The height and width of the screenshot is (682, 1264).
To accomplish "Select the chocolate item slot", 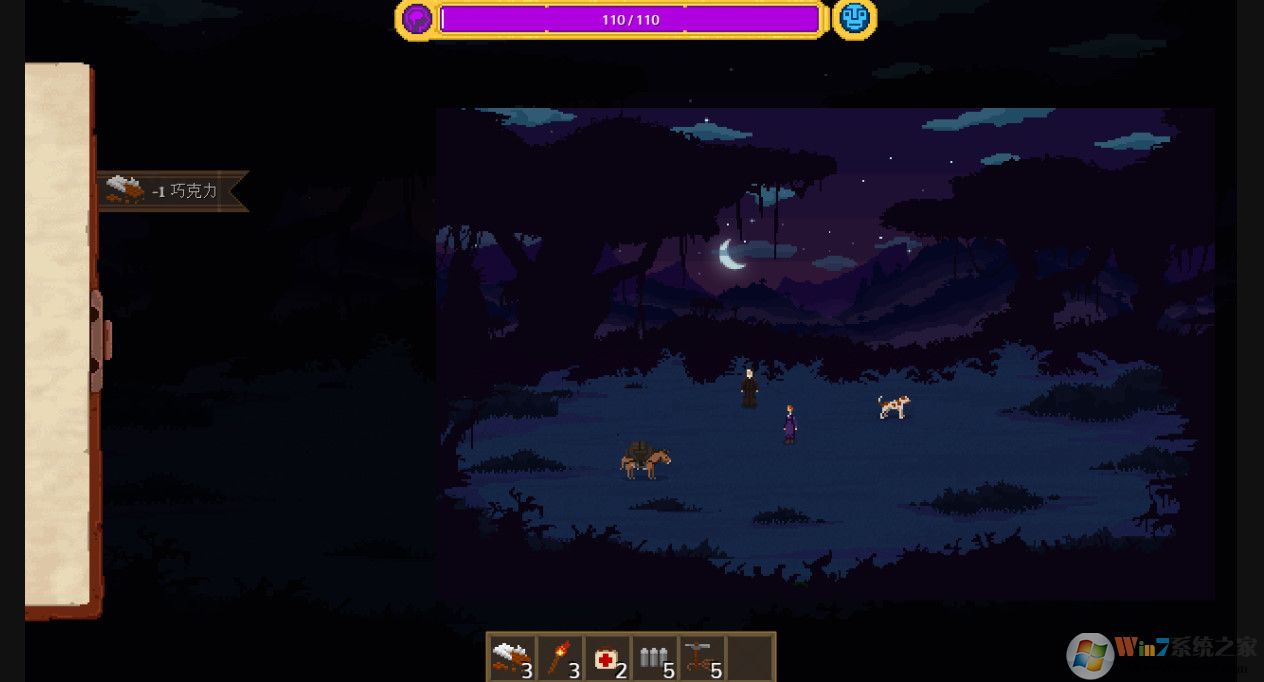I will click(512, 659).
